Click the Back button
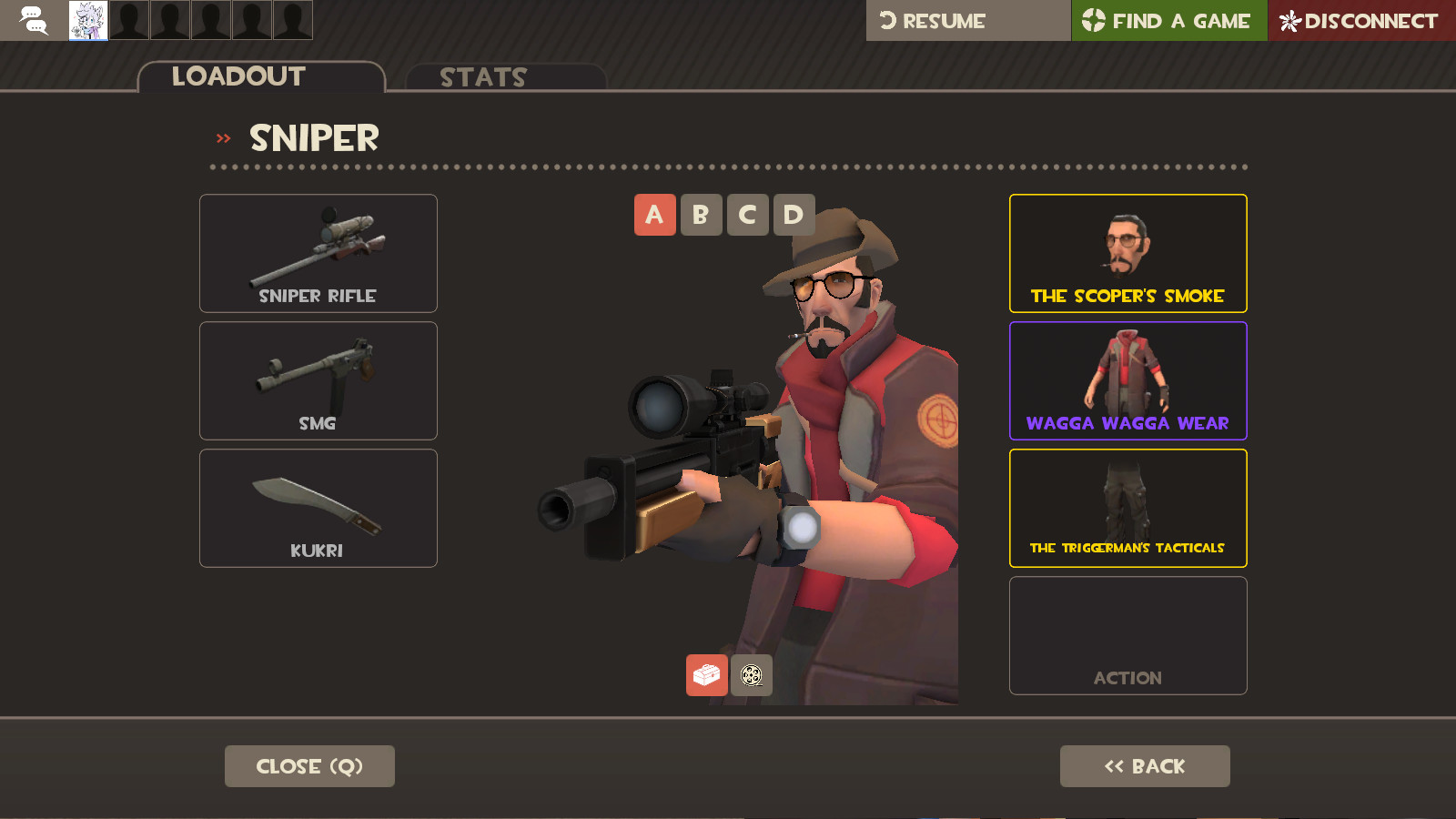 pyautogui.click(x=1144, y=765)
